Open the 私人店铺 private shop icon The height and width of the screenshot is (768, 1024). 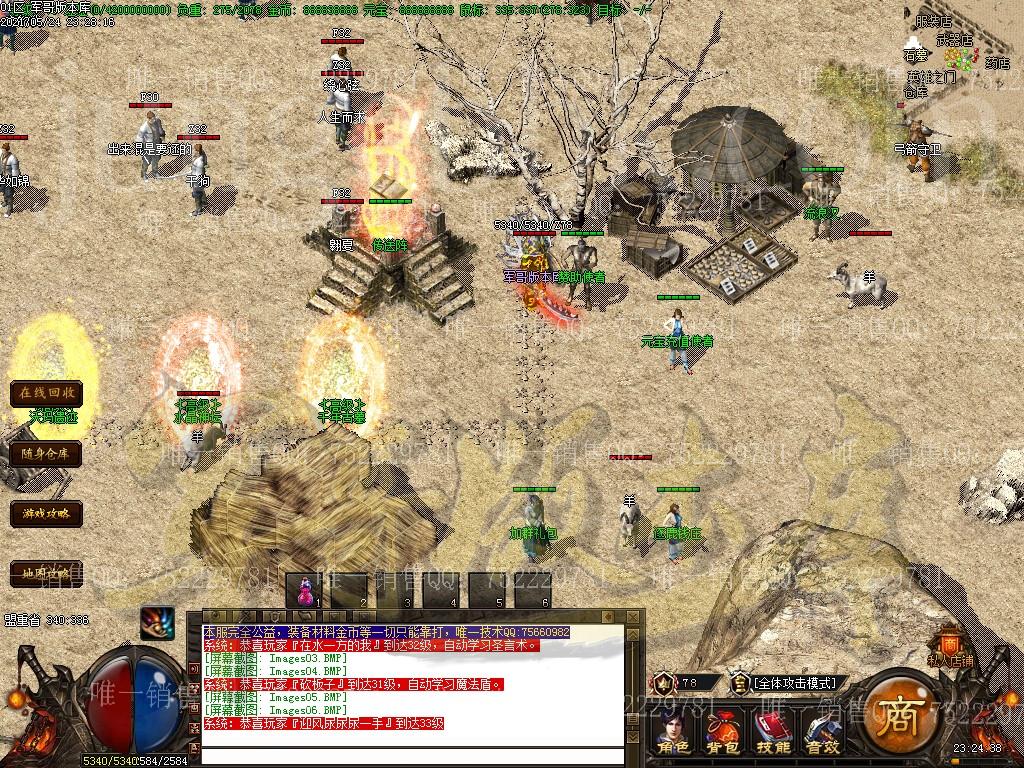coord(949,646)
